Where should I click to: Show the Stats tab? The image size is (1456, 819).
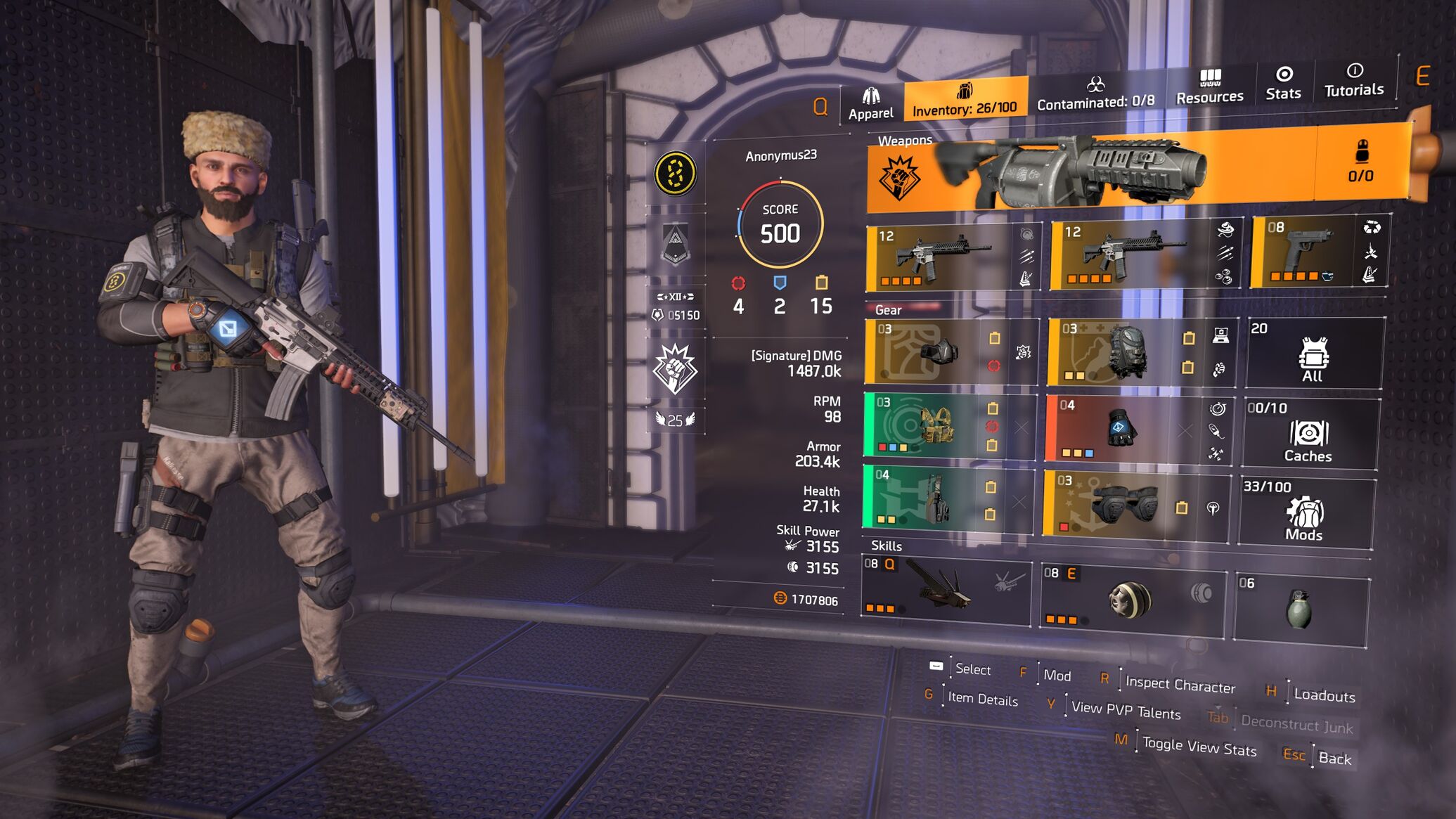coord(1283,84)
